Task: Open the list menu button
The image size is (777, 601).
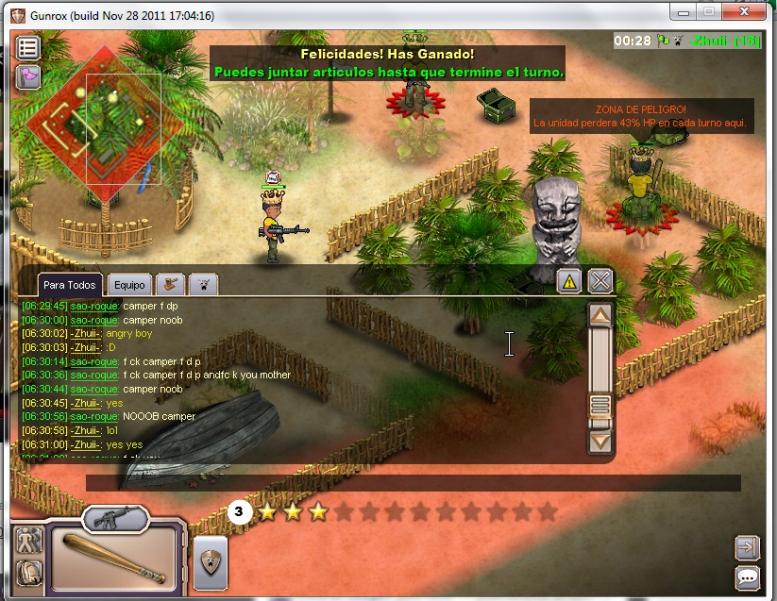Action: [28, 47]
